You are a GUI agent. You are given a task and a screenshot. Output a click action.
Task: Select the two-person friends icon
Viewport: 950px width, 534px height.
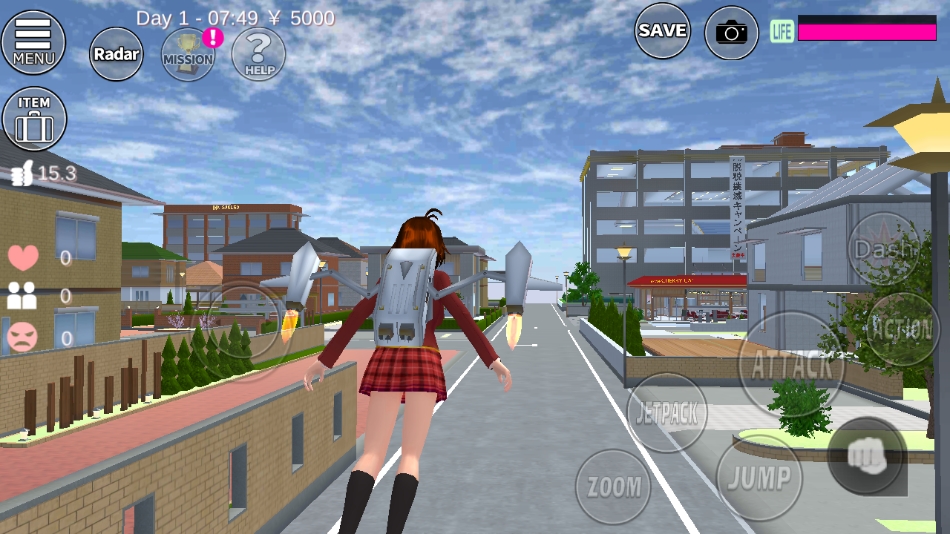22,296
